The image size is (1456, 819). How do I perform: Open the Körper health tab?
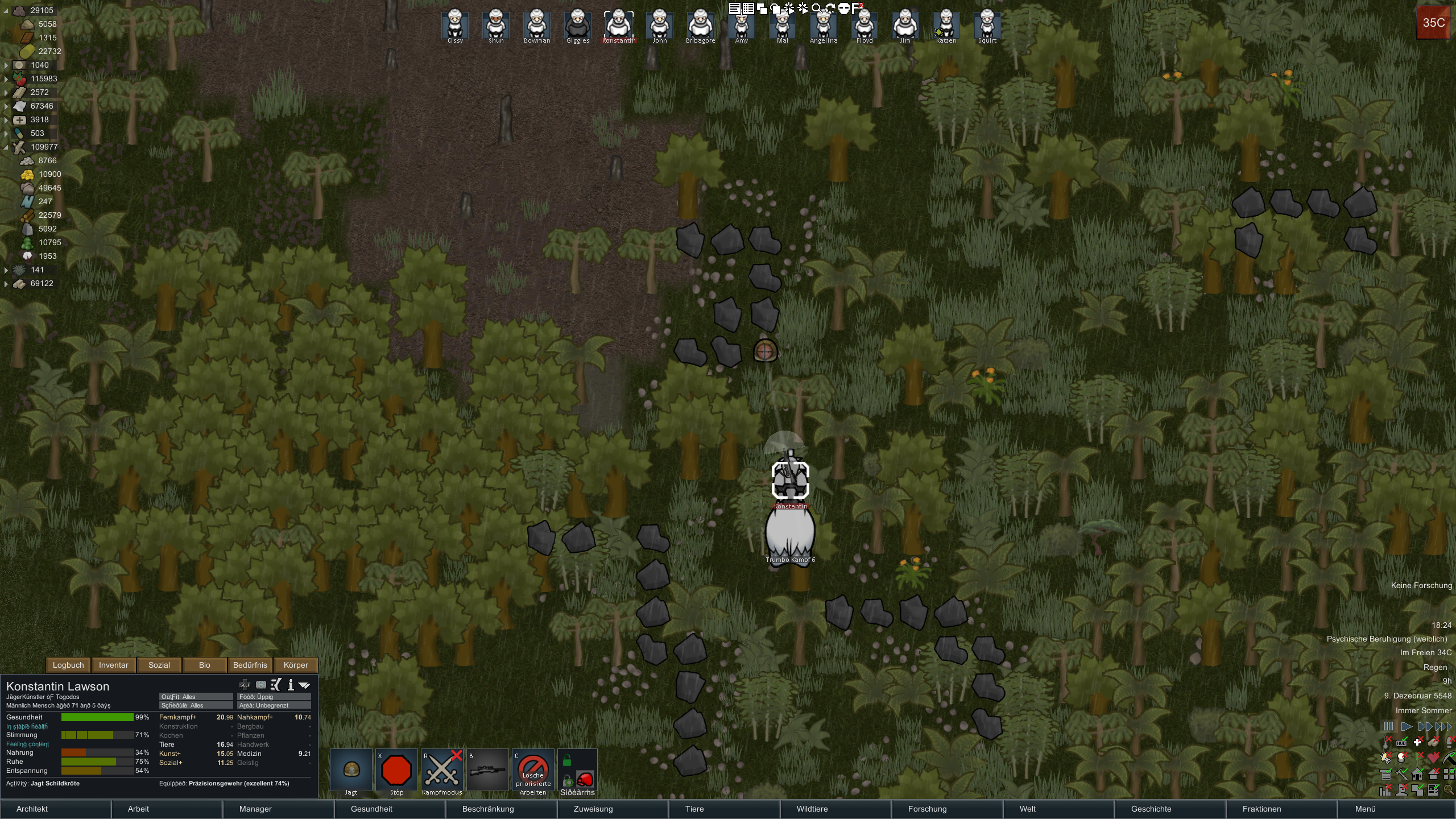click(296, 665)
